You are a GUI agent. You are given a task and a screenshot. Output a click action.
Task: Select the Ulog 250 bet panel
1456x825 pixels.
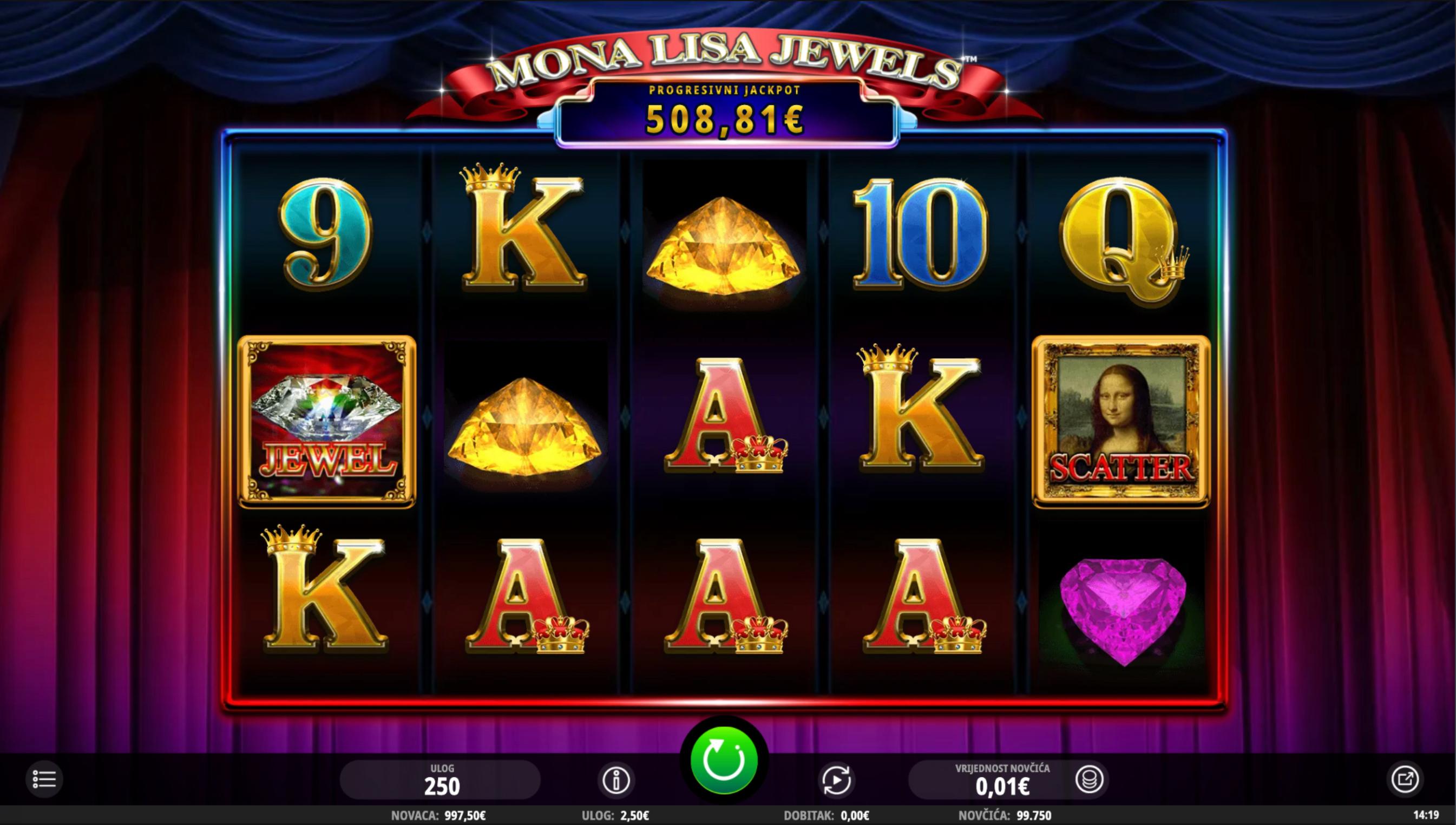point(441,780)
